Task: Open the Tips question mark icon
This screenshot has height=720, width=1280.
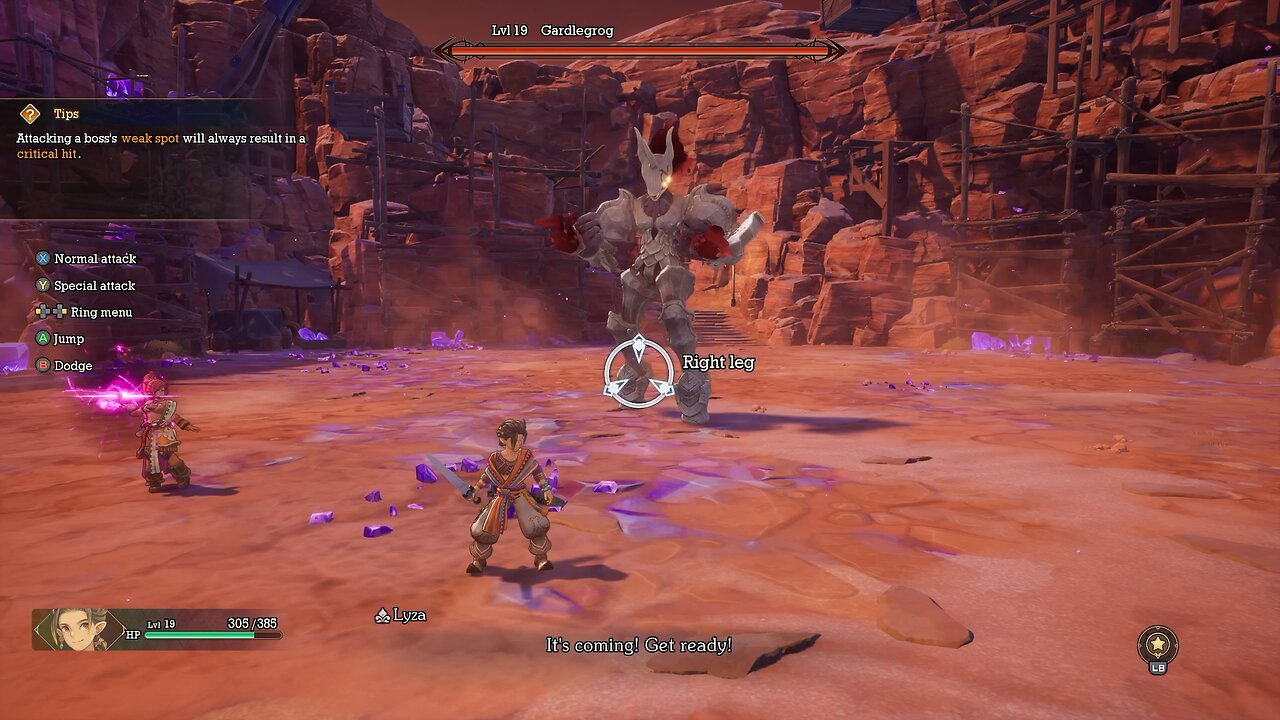Action: point(30,114)
